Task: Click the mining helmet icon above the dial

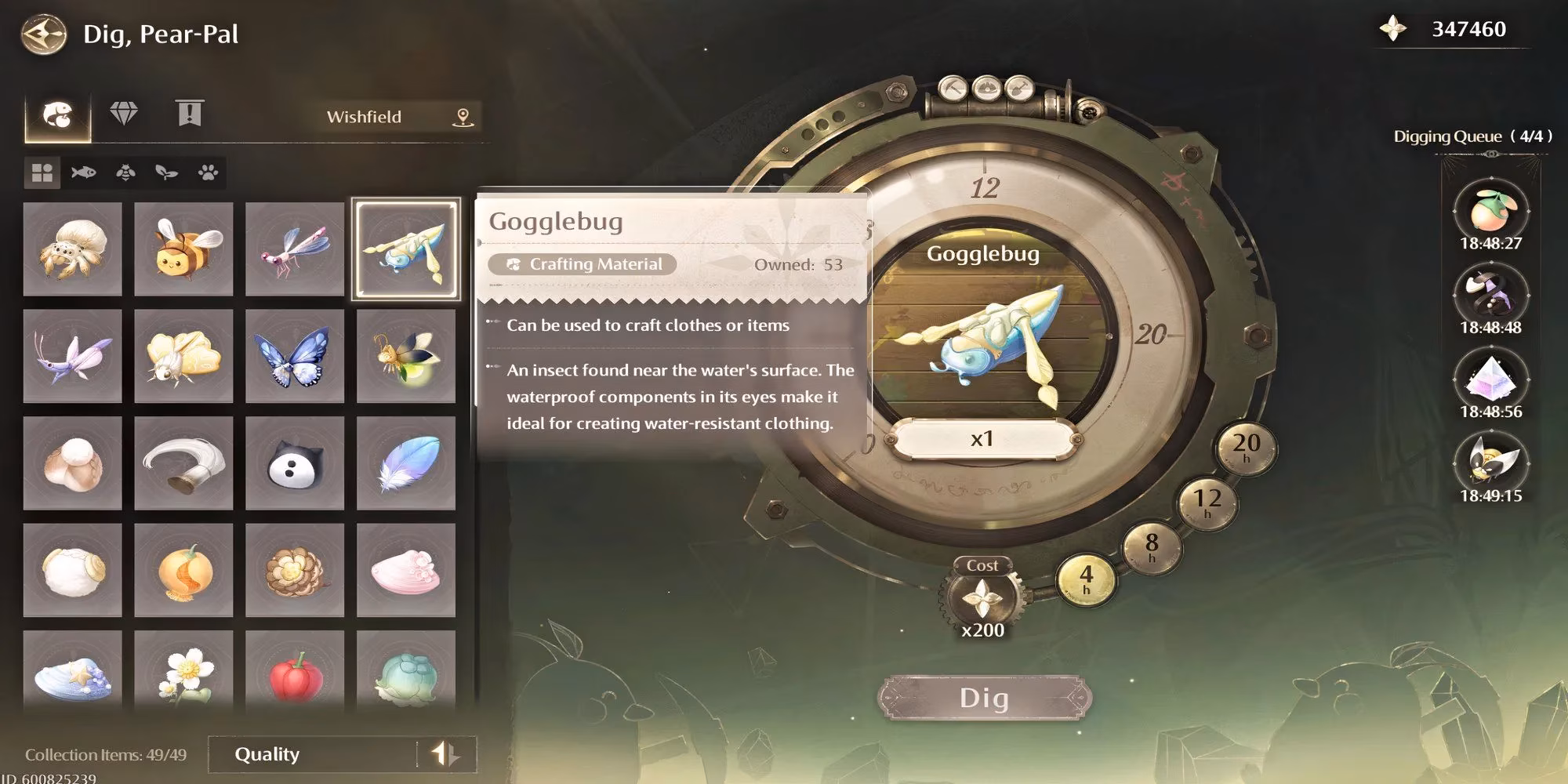Action: [x=988, y=89]
